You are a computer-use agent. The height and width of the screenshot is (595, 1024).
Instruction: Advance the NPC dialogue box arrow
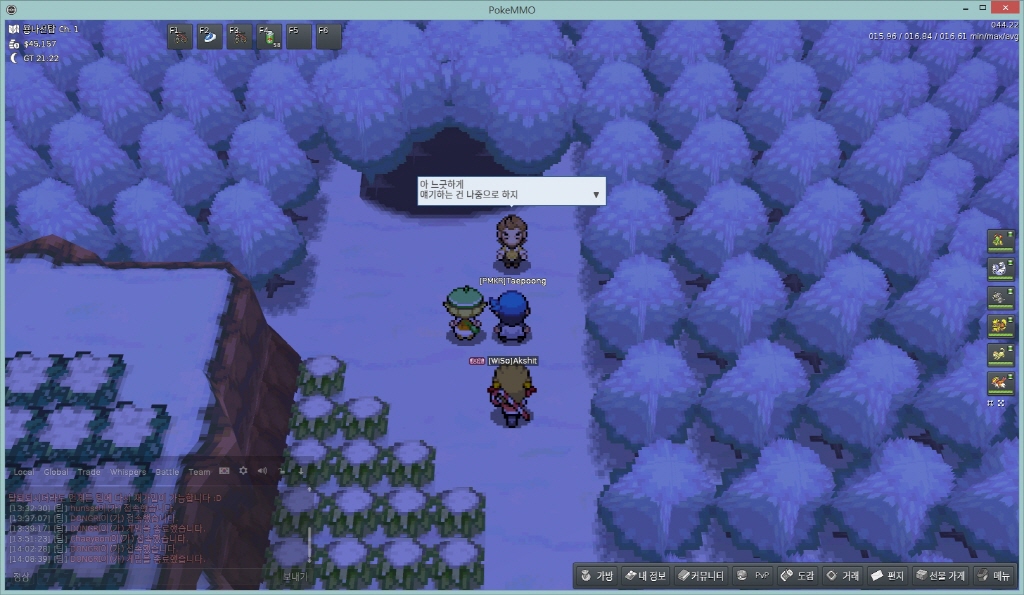[597, 194]
